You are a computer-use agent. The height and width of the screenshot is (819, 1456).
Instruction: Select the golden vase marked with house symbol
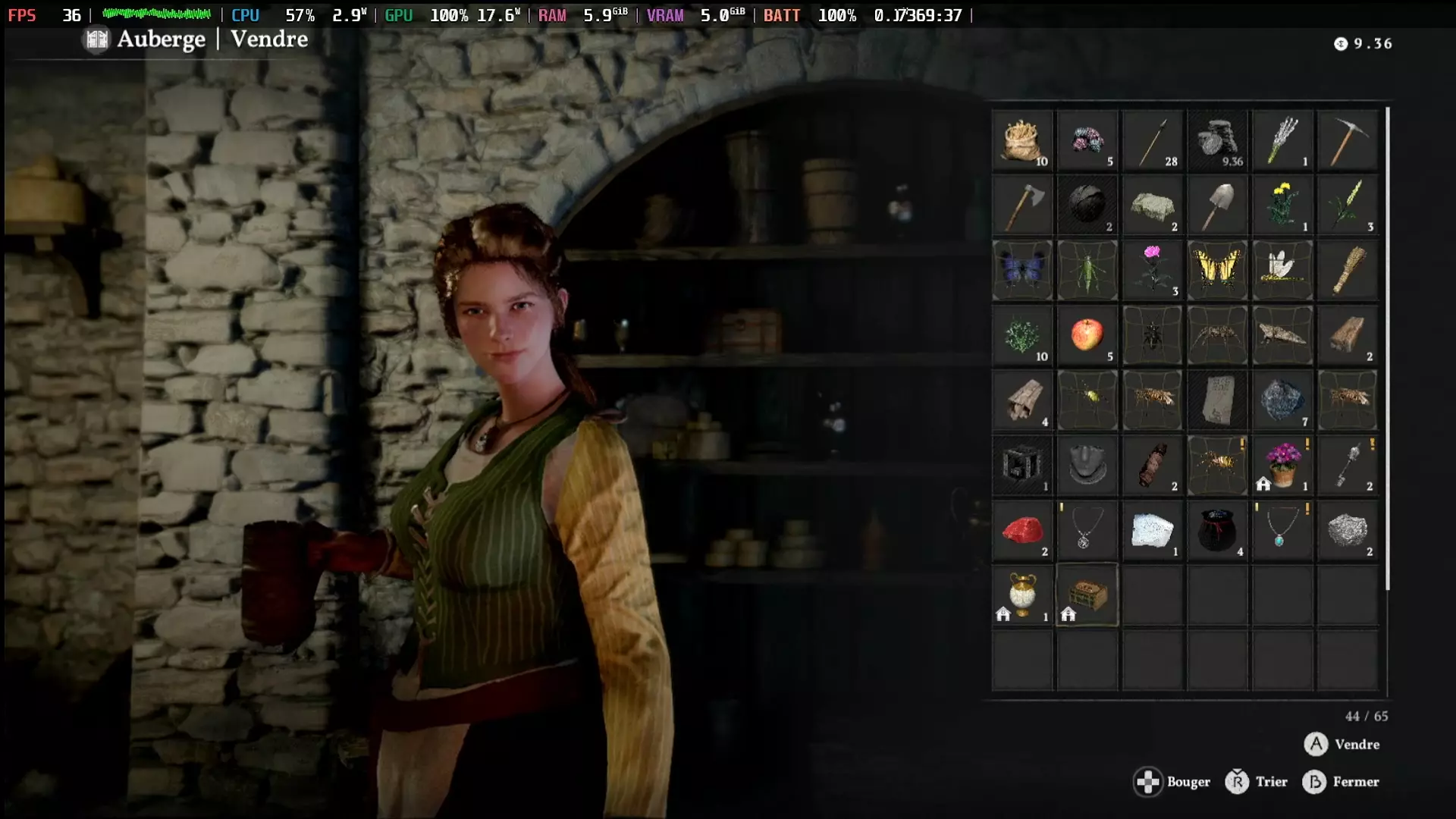[x=1022, y=595]
